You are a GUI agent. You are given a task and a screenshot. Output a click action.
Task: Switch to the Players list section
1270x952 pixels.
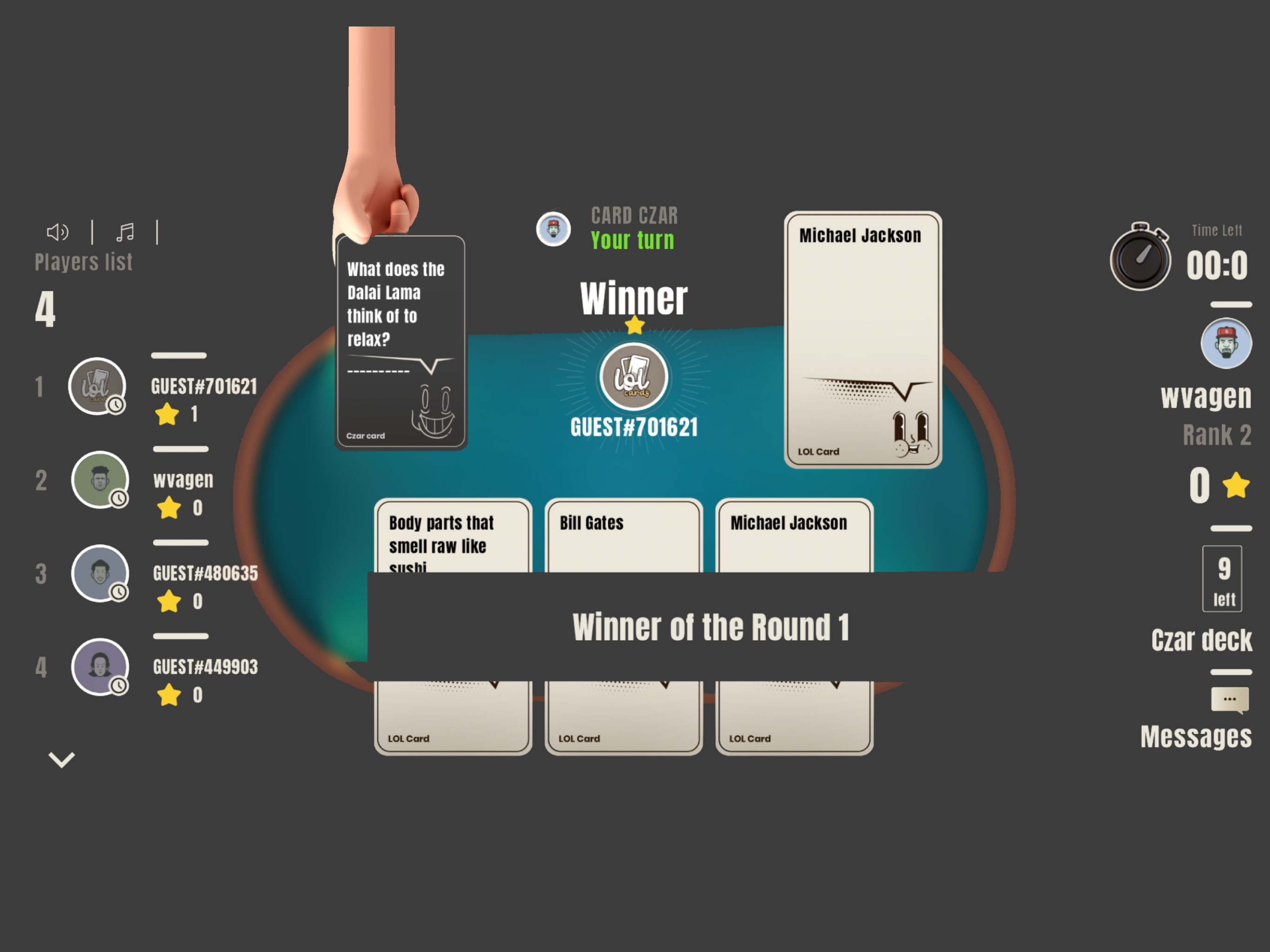(84, 262)
